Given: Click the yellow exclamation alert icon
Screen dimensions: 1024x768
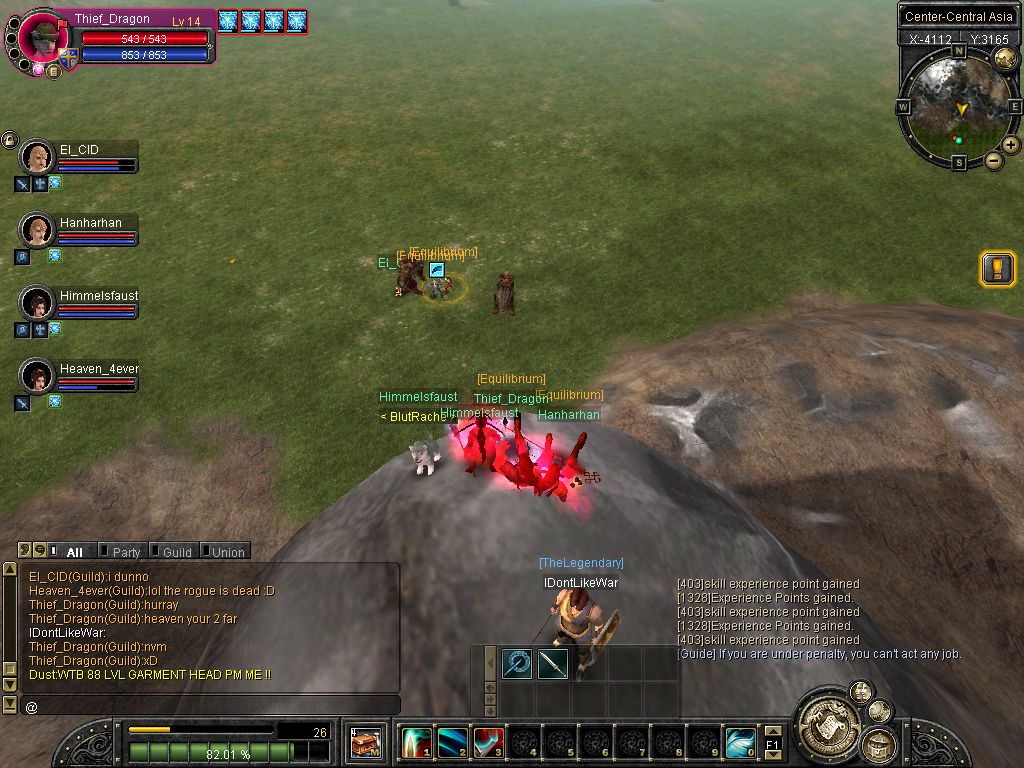Looking at the screenshot, I should pyautogui.click(x=997, y=268).
